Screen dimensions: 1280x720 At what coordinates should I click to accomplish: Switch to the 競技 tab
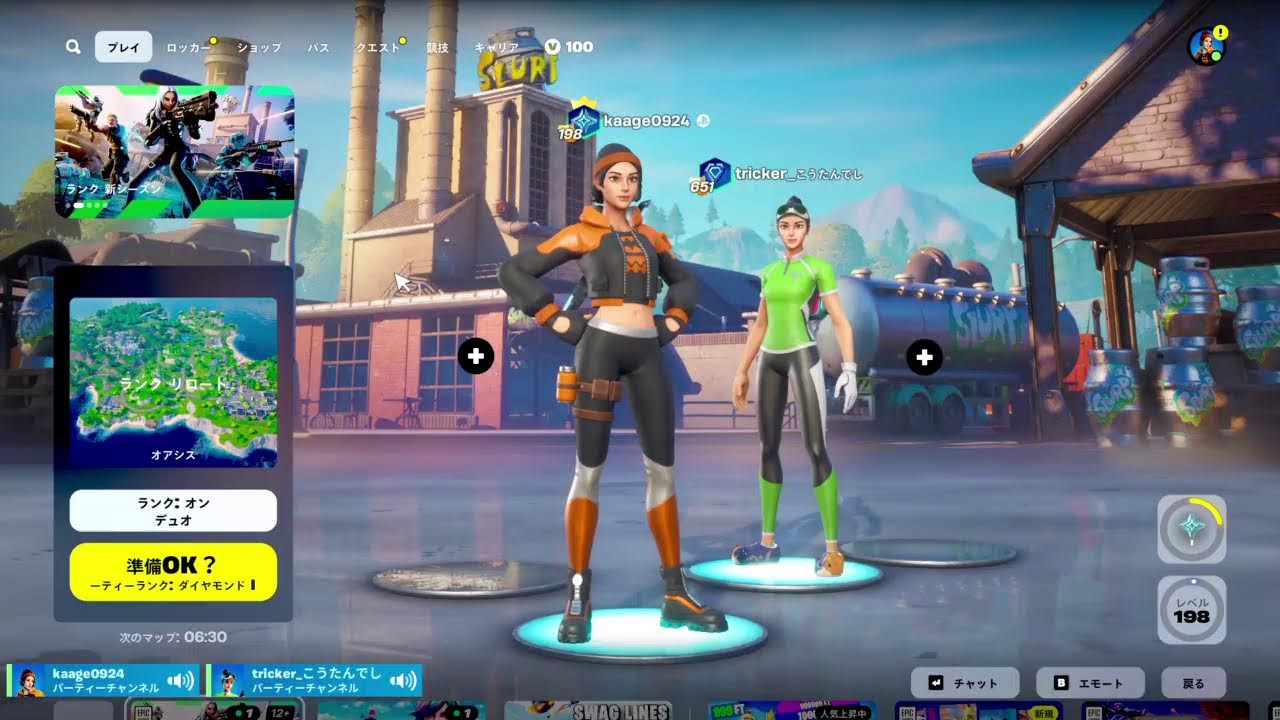coord(437,47)
